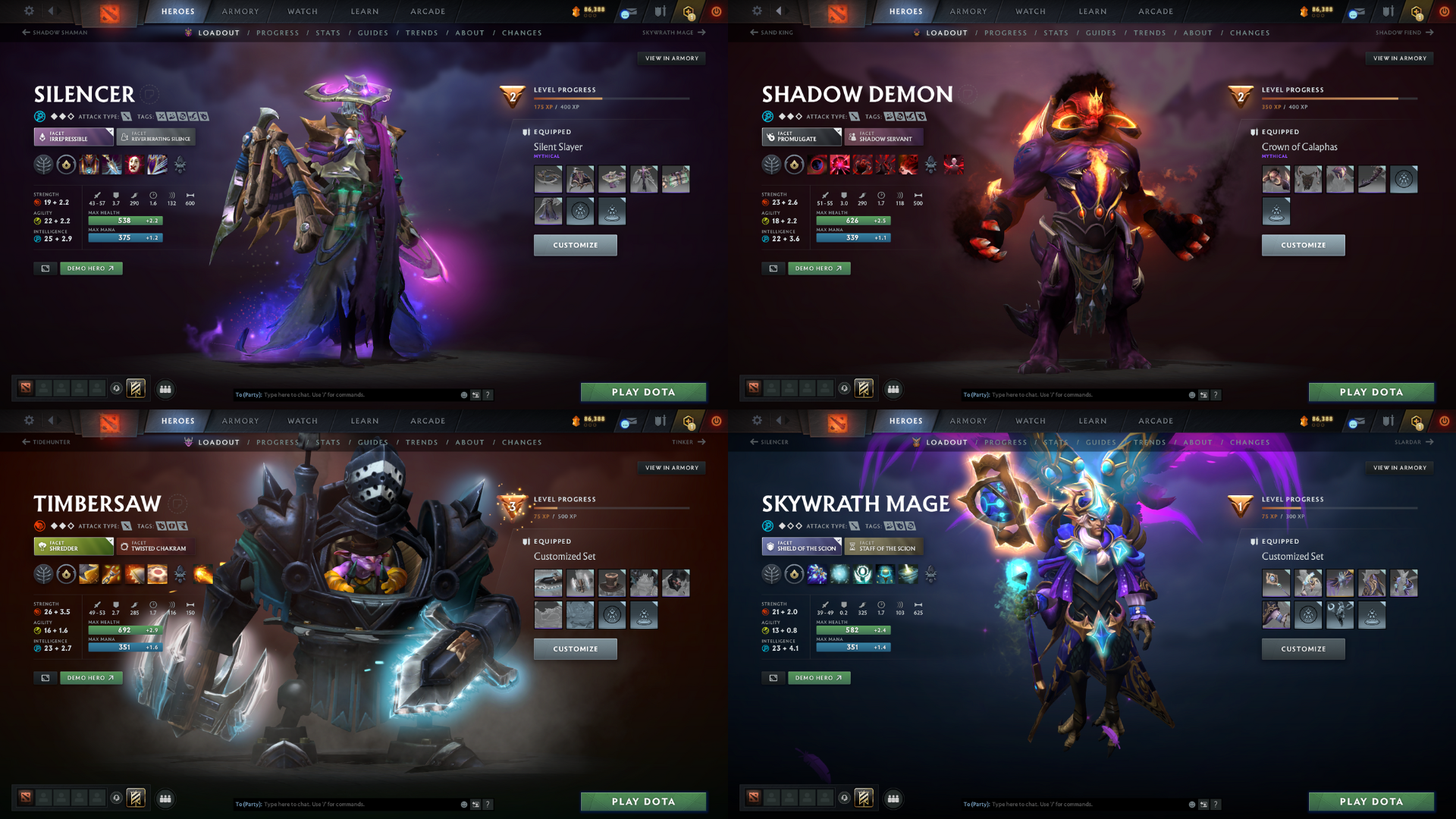Open the ARCADE menu item

click(427, 11)
